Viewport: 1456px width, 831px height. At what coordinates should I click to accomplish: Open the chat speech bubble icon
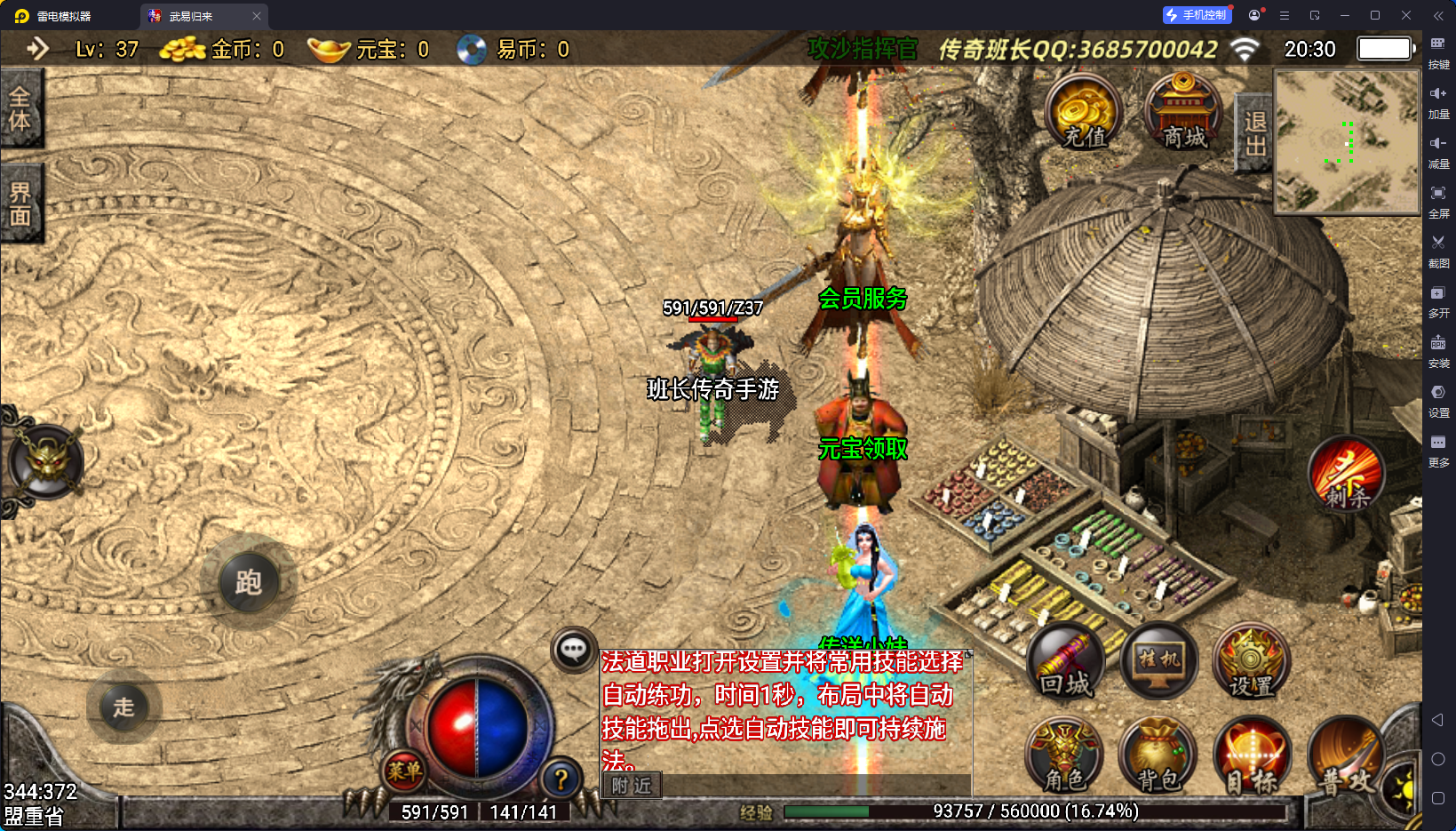tap(573, 650)
